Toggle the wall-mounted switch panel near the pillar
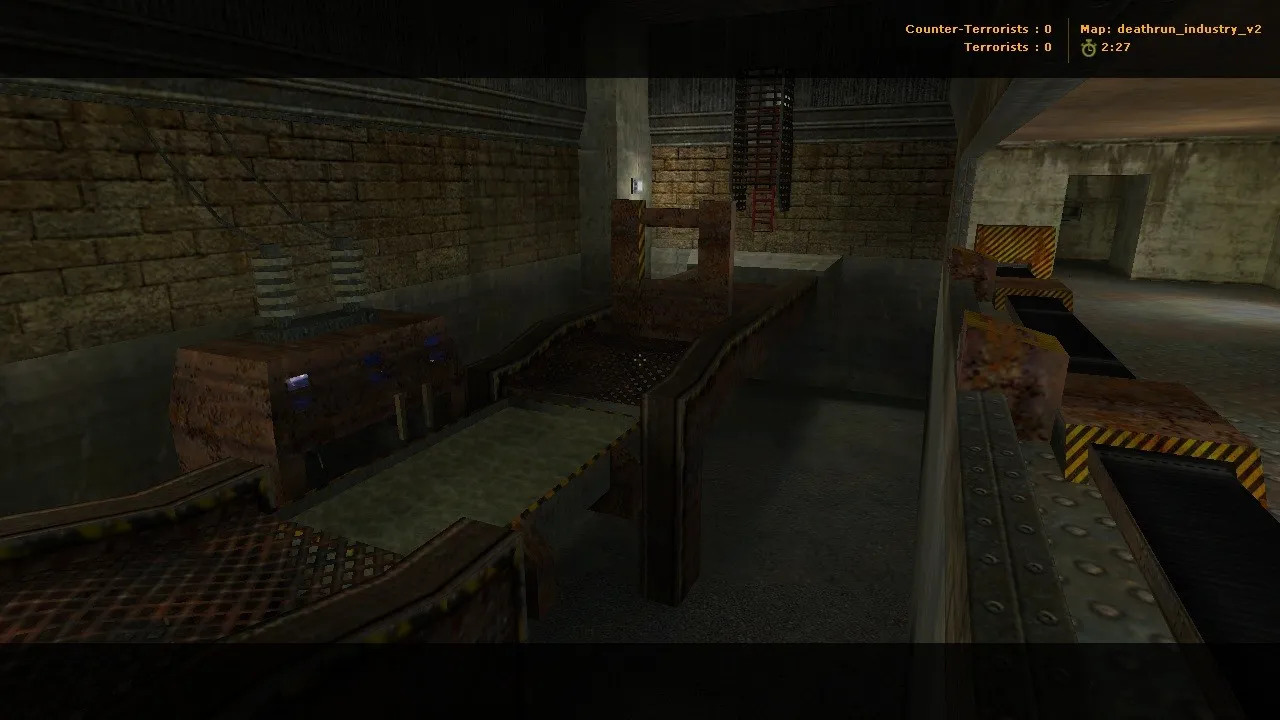 point(635,184)
